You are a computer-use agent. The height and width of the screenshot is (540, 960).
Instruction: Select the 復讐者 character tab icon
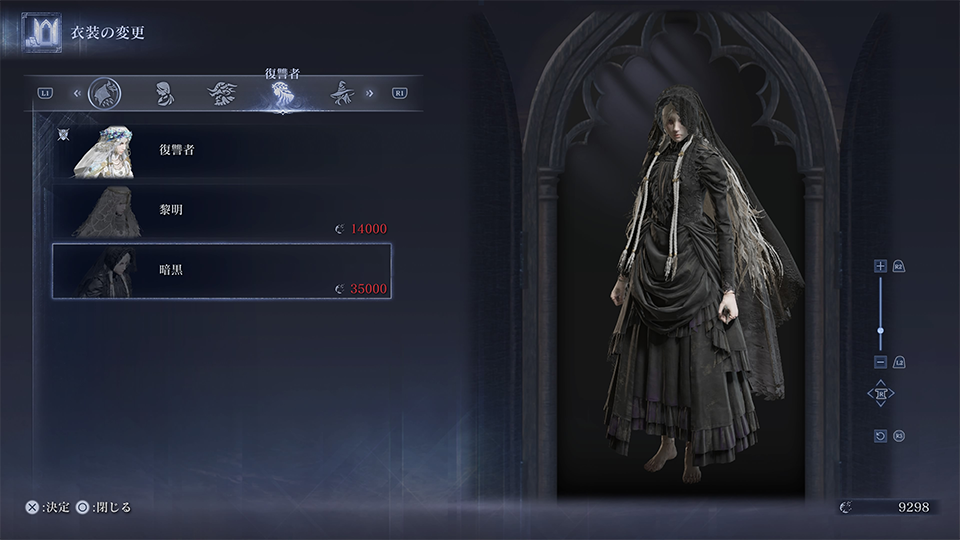tap(282, 94)
